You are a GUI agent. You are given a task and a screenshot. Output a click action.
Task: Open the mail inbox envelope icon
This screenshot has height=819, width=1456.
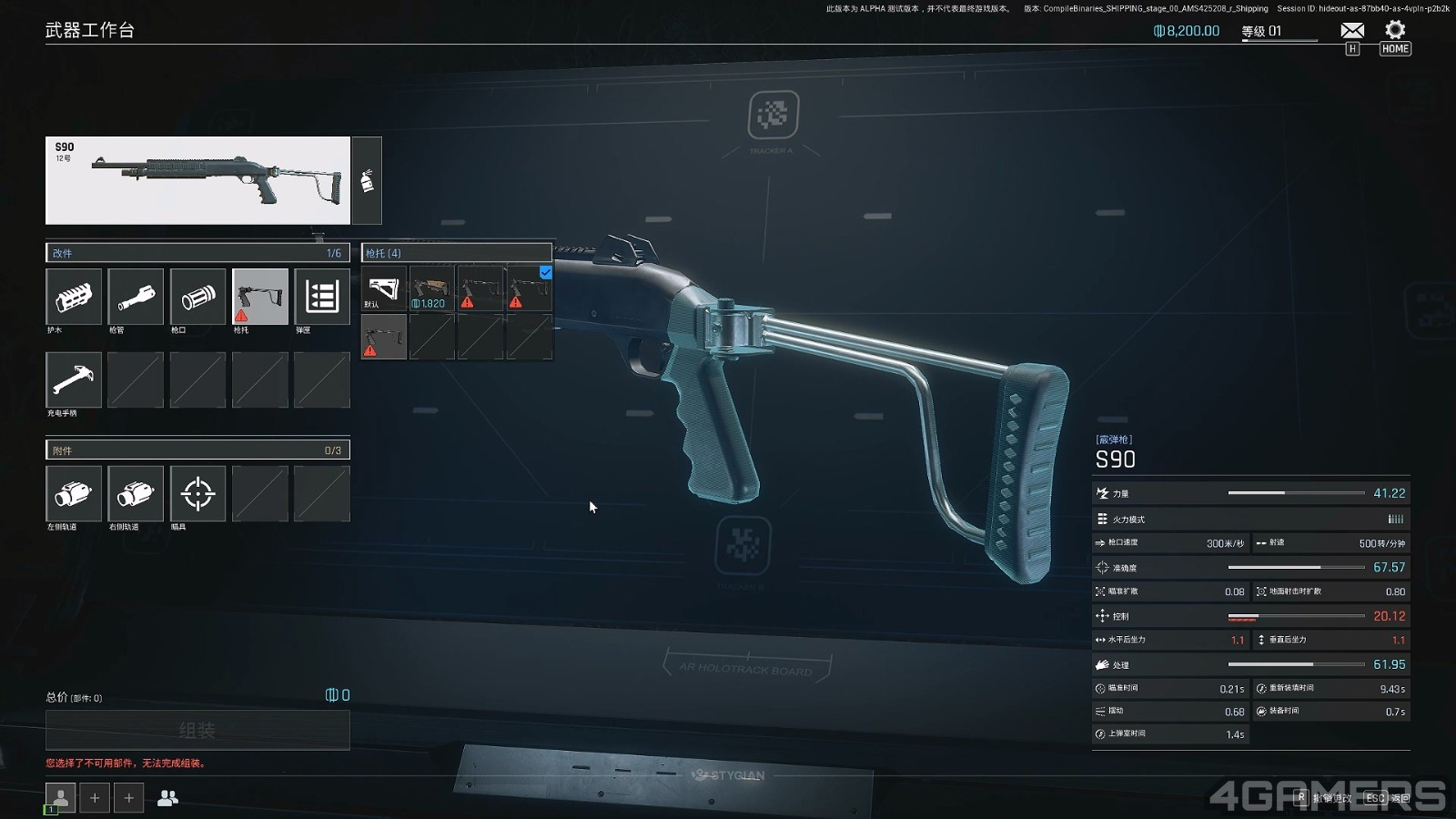(1352, 30)
